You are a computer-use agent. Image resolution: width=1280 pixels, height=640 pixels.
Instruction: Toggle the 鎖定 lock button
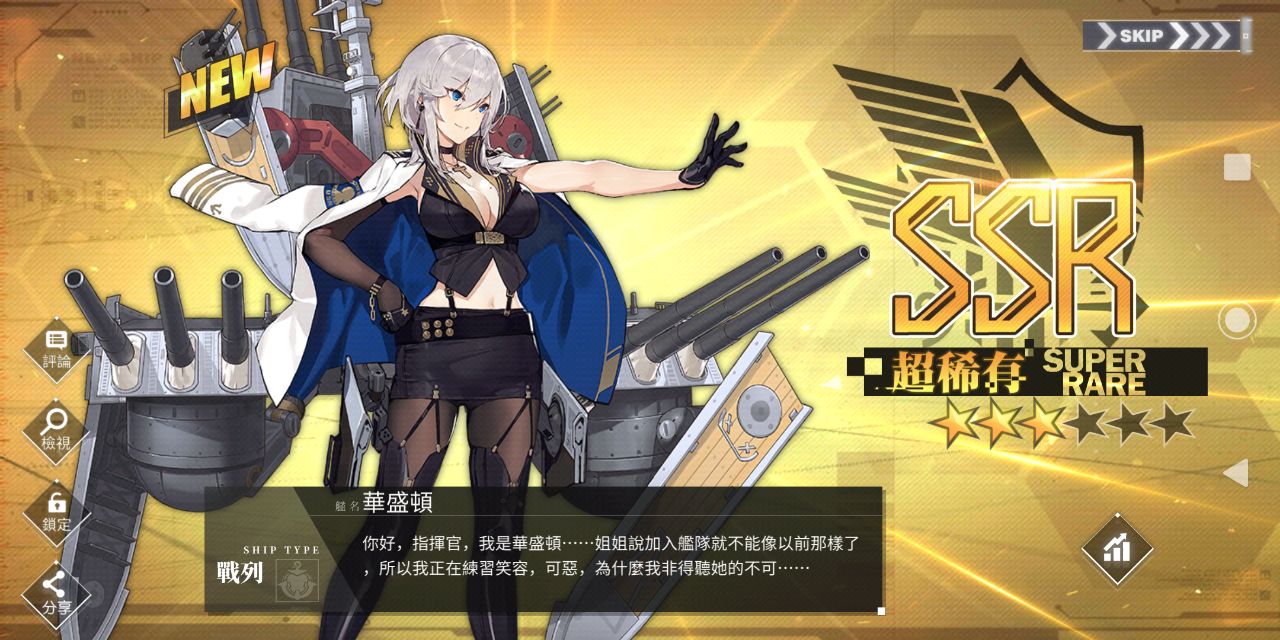[x=57, y=511]
